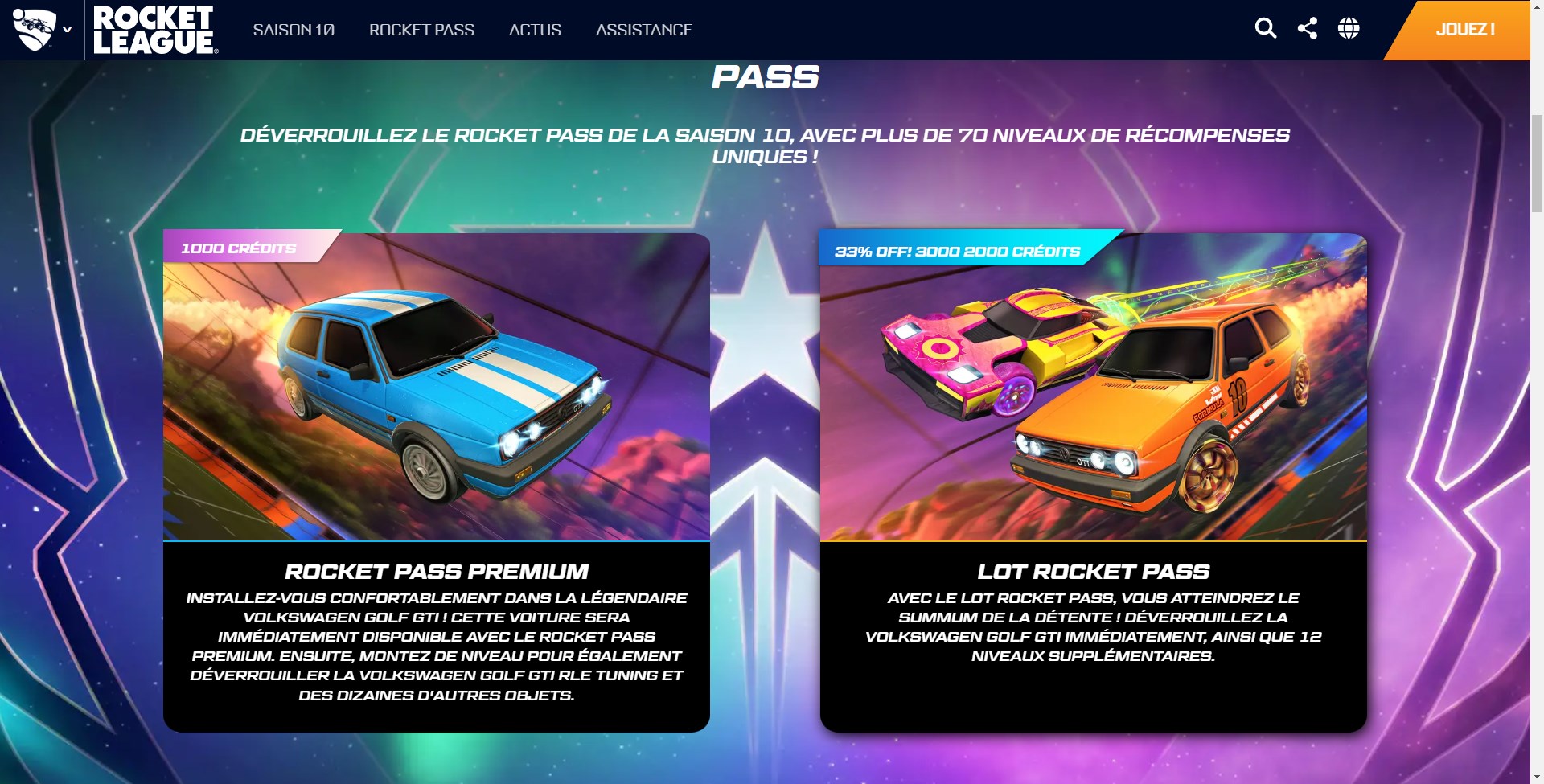Select the 33% OFF discount ribbon
Screen dimensions: 1544x784
click(x=955, y=251)
